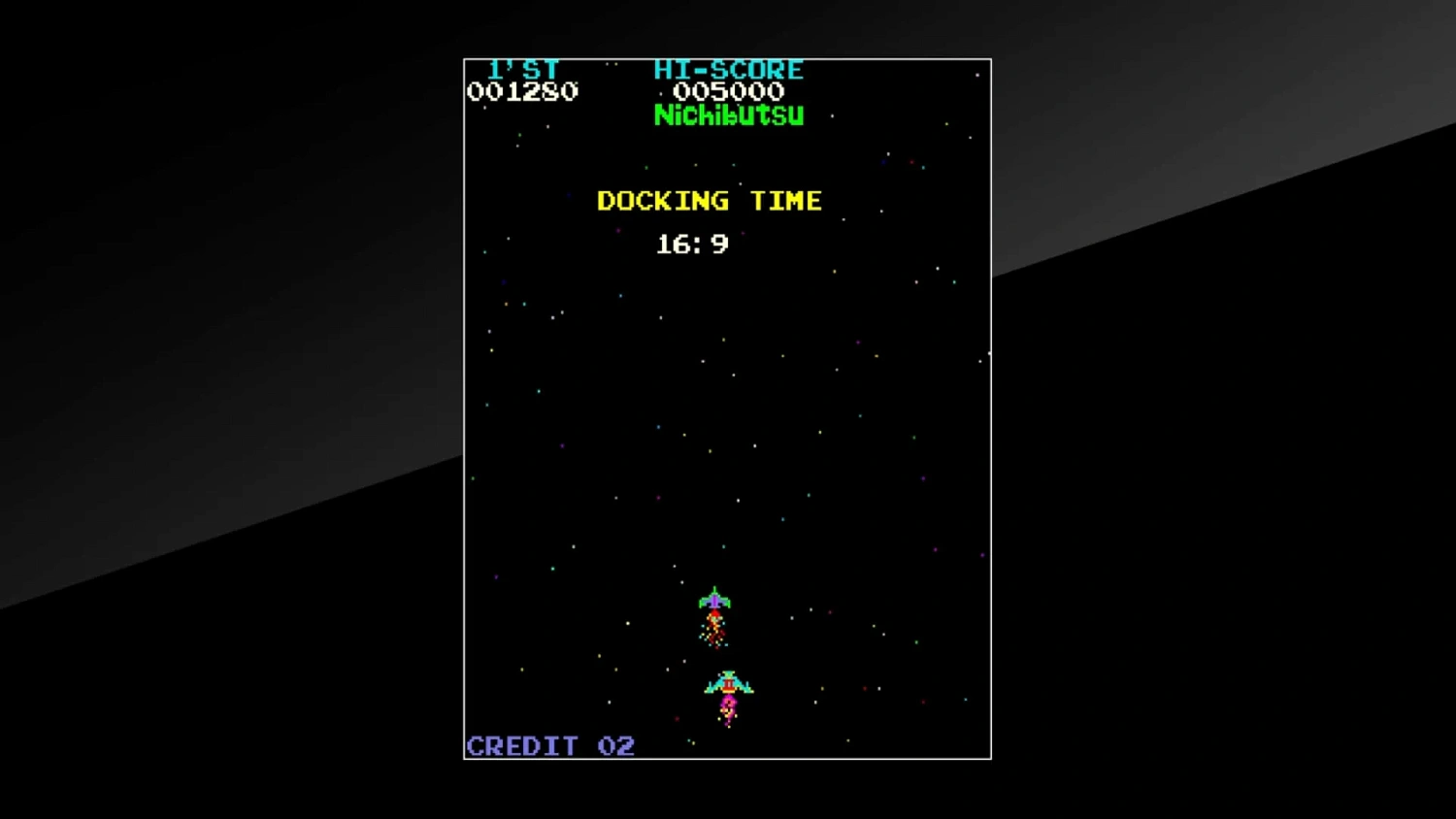The image size is (1456, 819).
Task: Click the 005000 high score value
Action: click(730, 90)
